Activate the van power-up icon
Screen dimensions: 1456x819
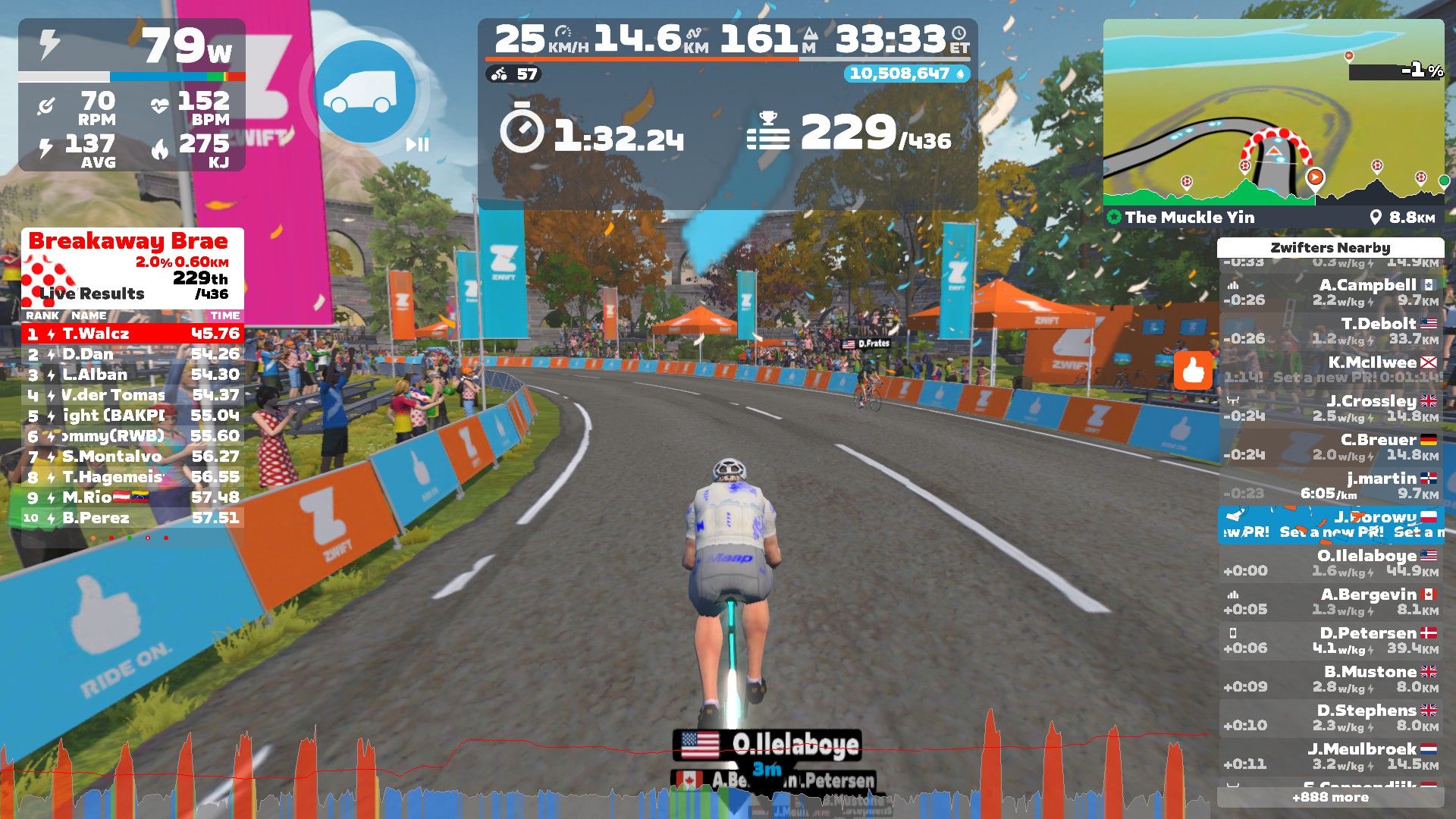365,92
